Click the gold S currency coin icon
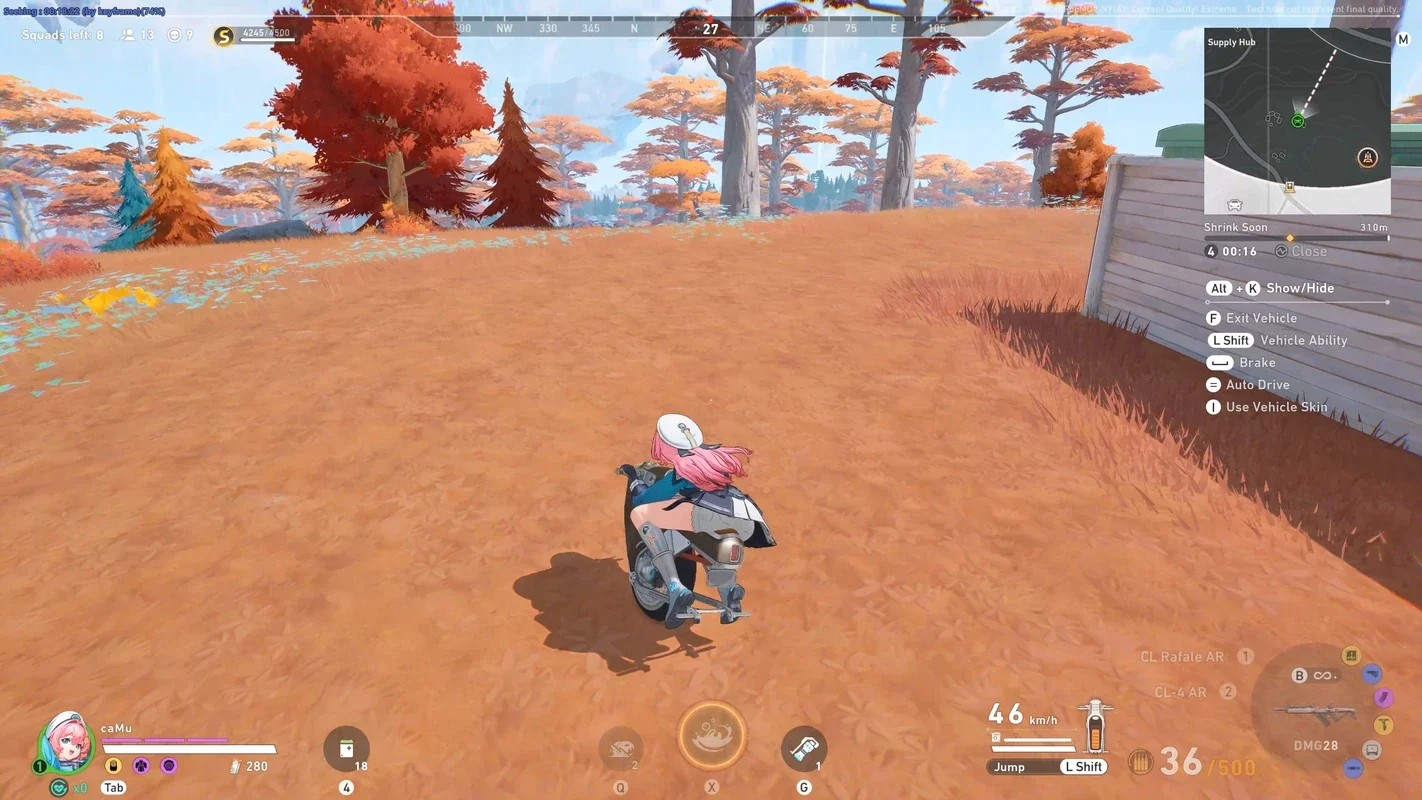The height and width of the screenshot is (800, 1422). tap(224, 36)
